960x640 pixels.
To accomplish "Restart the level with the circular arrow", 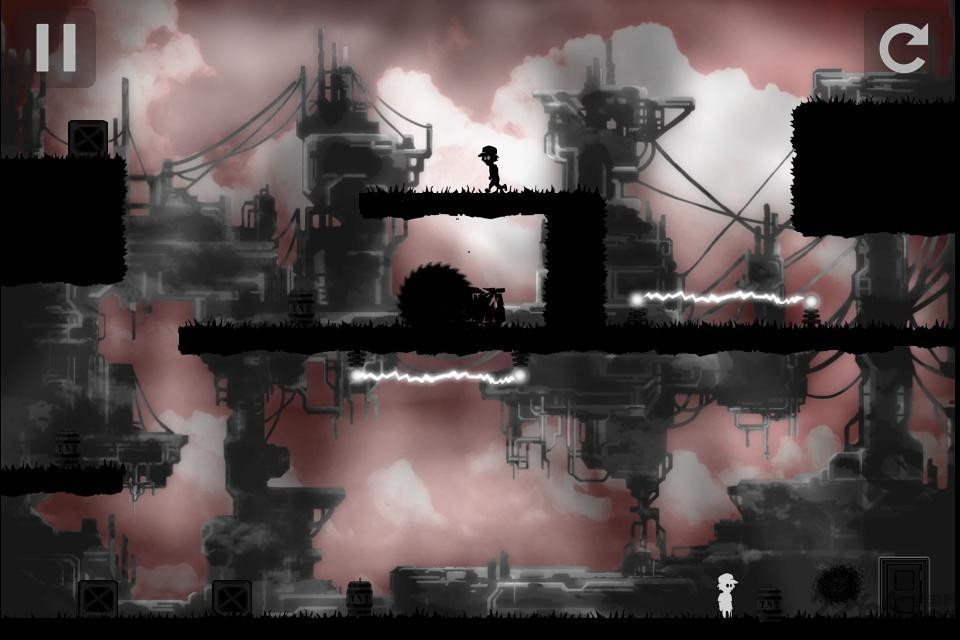I will (x=903, y=47).
